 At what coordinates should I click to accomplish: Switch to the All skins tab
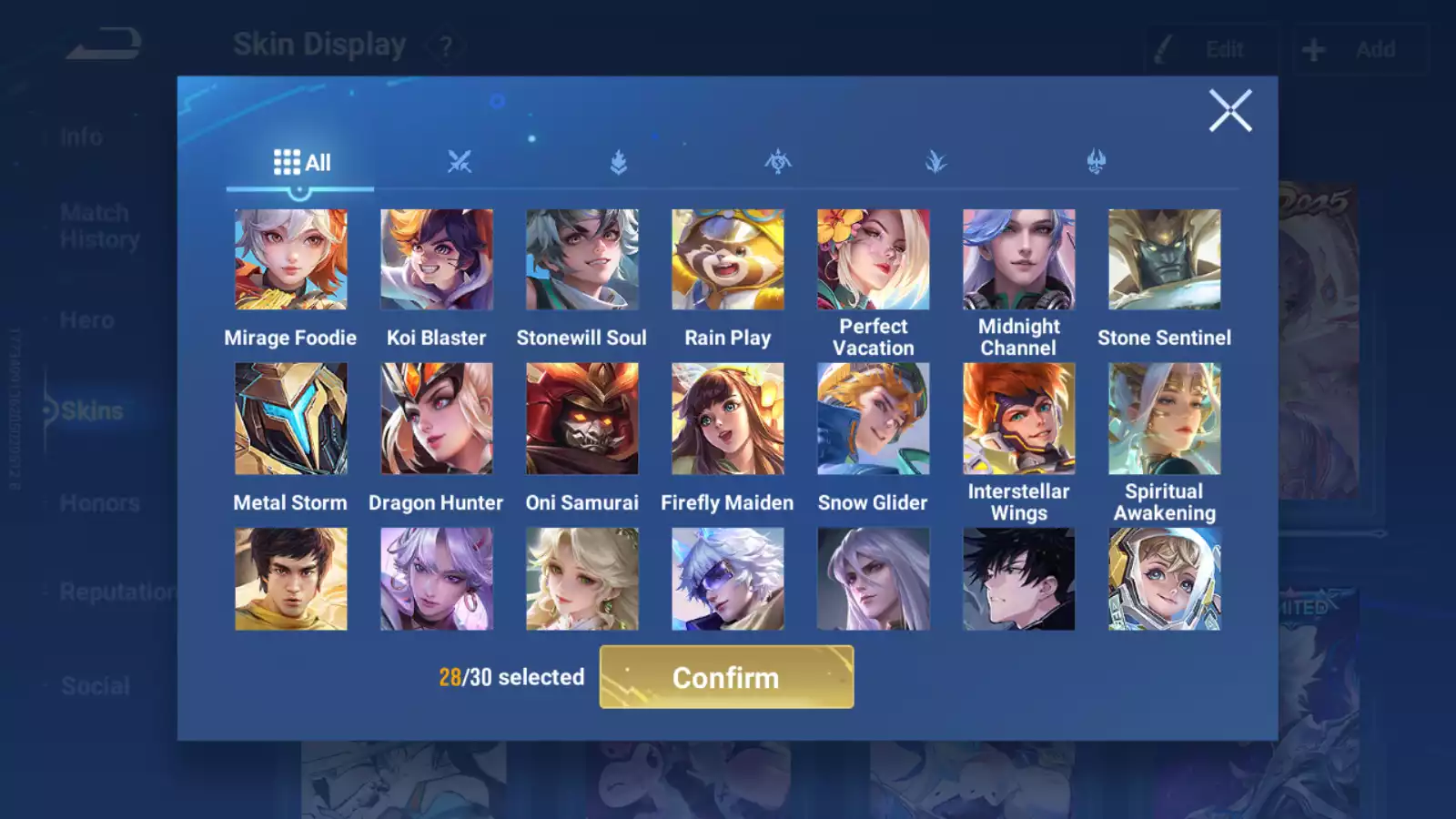point(301,163)
